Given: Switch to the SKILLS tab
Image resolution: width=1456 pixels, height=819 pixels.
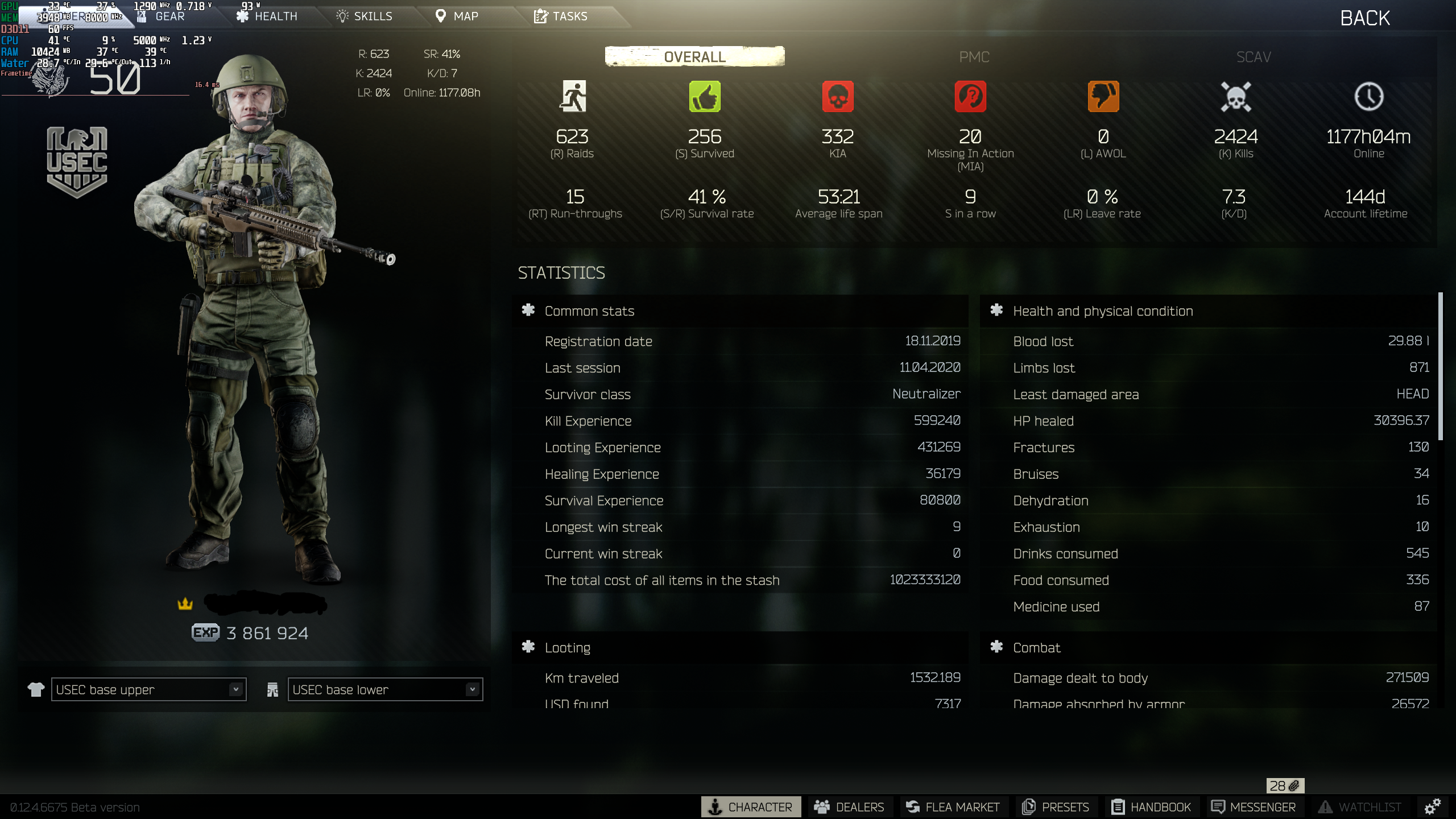Looking at the screenshot, I should tap(365, 16).
